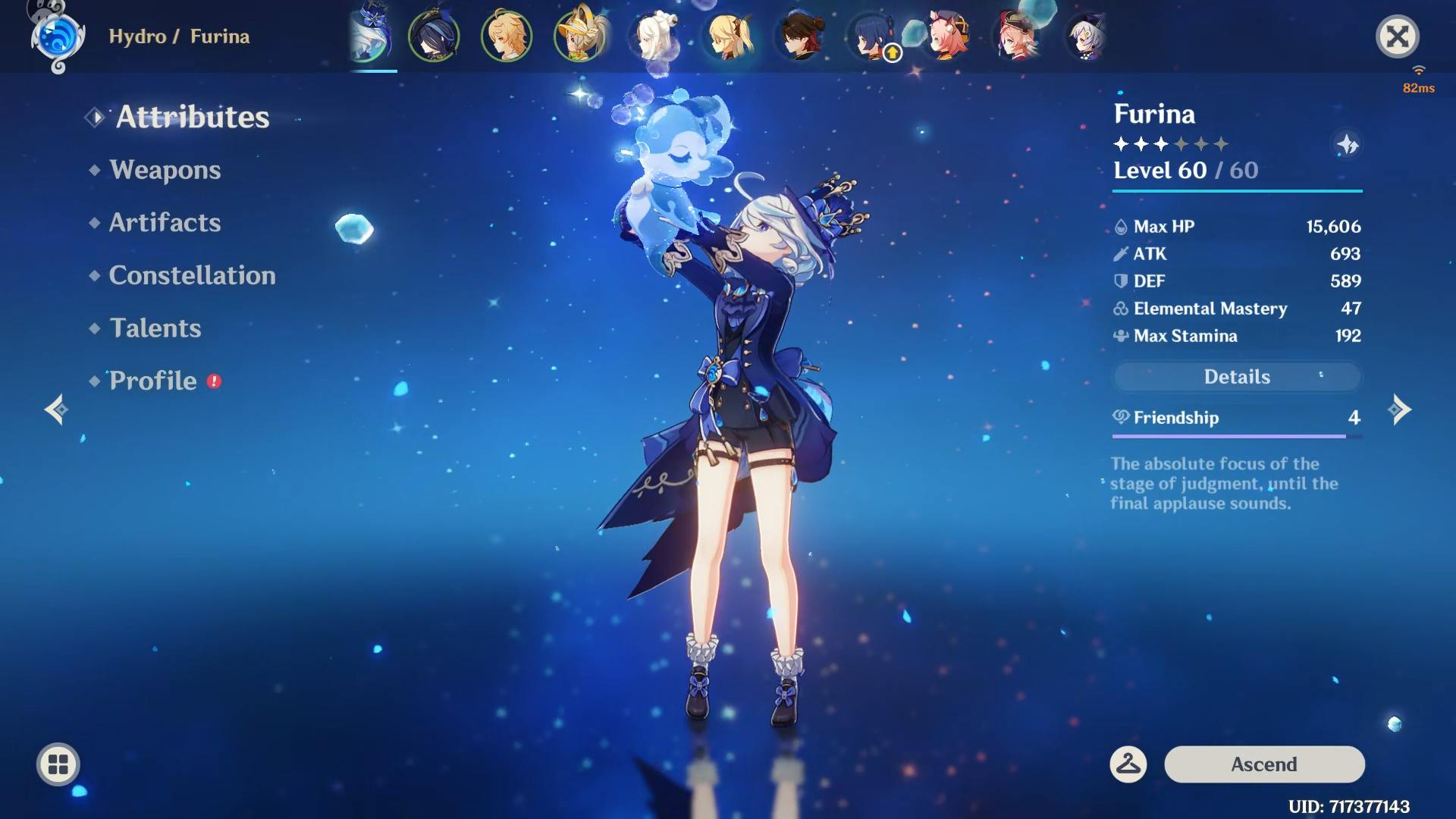
Task: Click the Ascend button
Action: pyautogui.click(x=1264, y=764)
